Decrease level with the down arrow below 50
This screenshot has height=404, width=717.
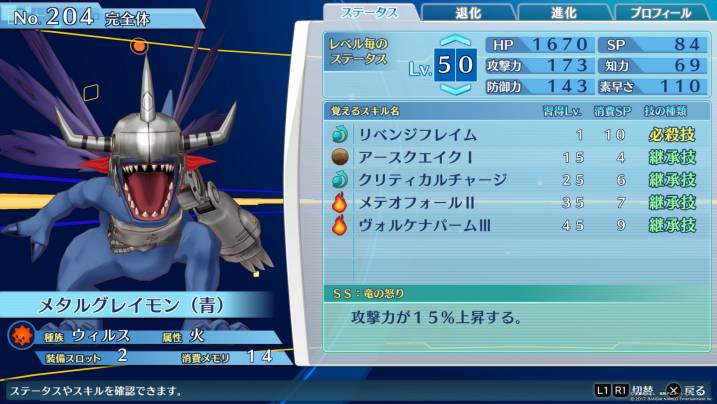point(456,88)
